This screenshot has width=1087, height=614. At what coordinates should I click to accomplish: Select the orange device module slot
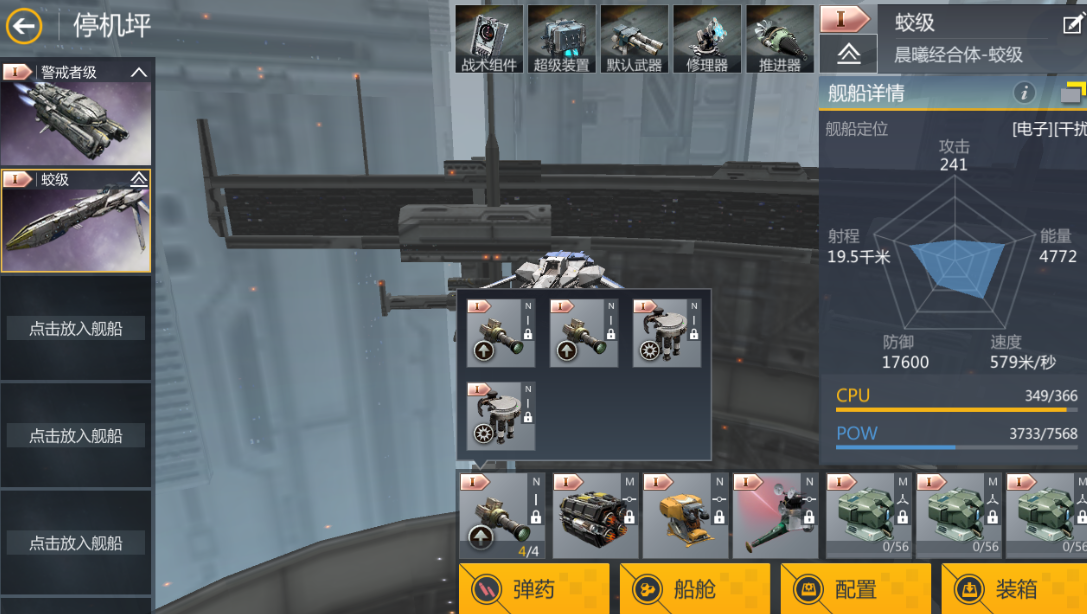coord(685,515)
